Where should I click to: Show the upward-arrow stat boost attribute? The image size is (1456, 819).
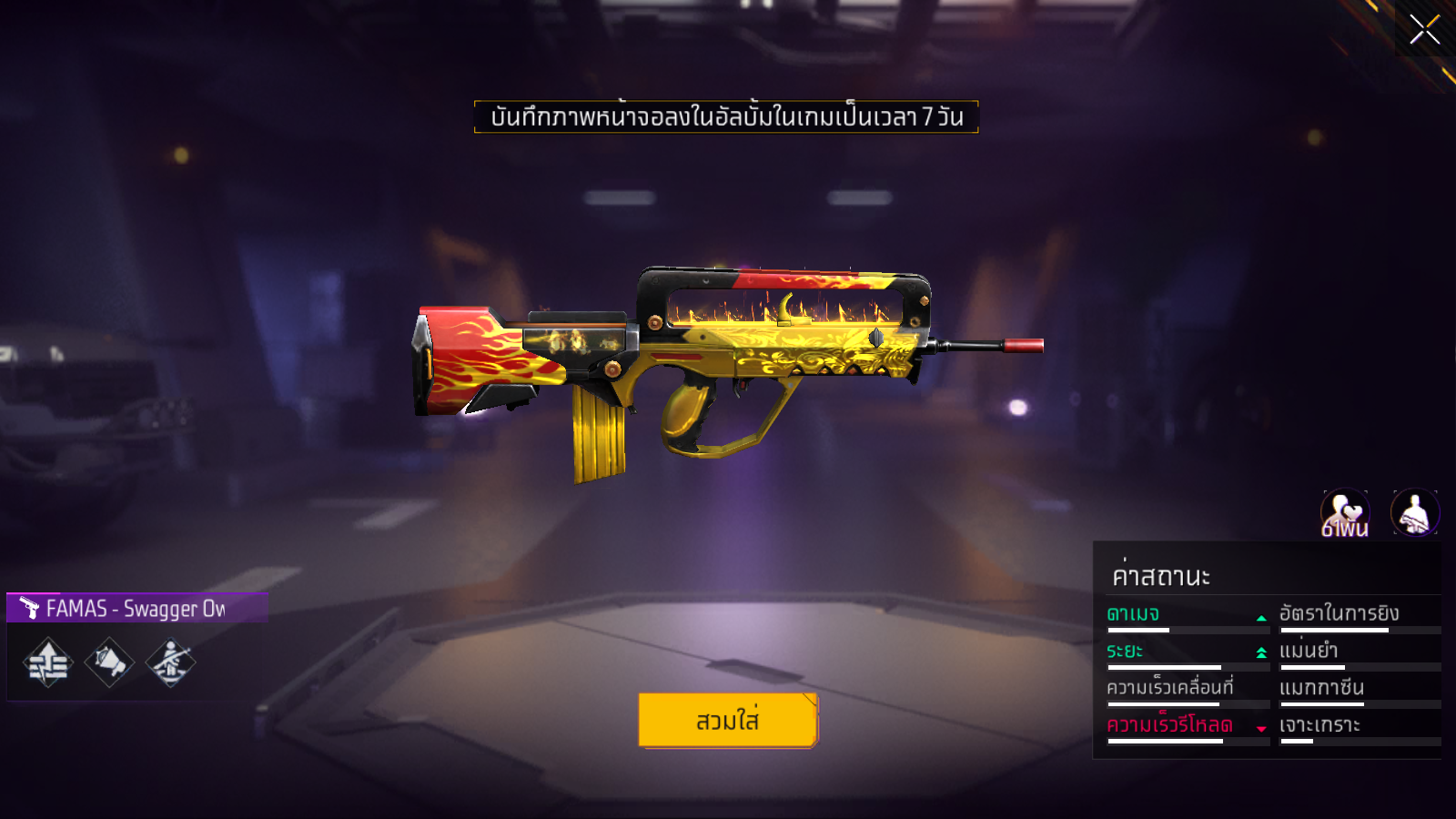click(x=47, y=662)
